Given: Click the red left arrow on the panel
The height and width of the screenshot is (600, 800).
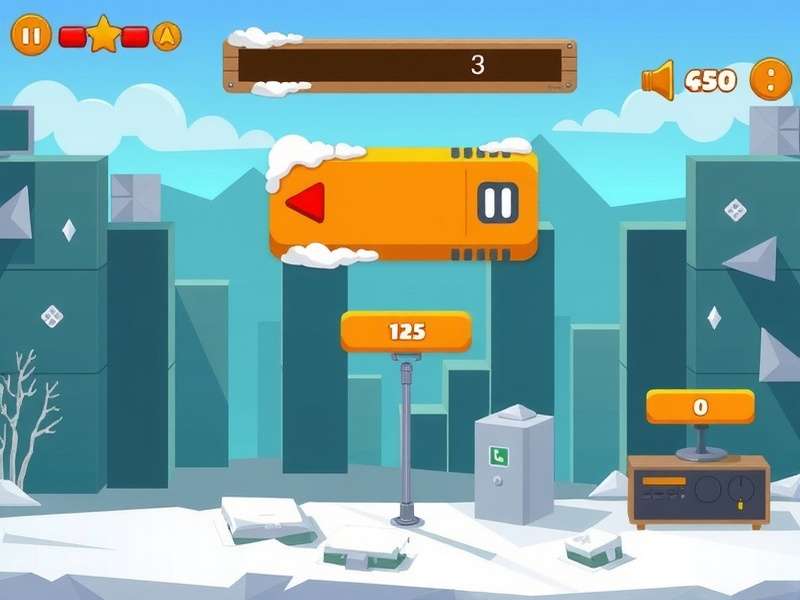Looking at the screenshot, I should tap(306, 203).
